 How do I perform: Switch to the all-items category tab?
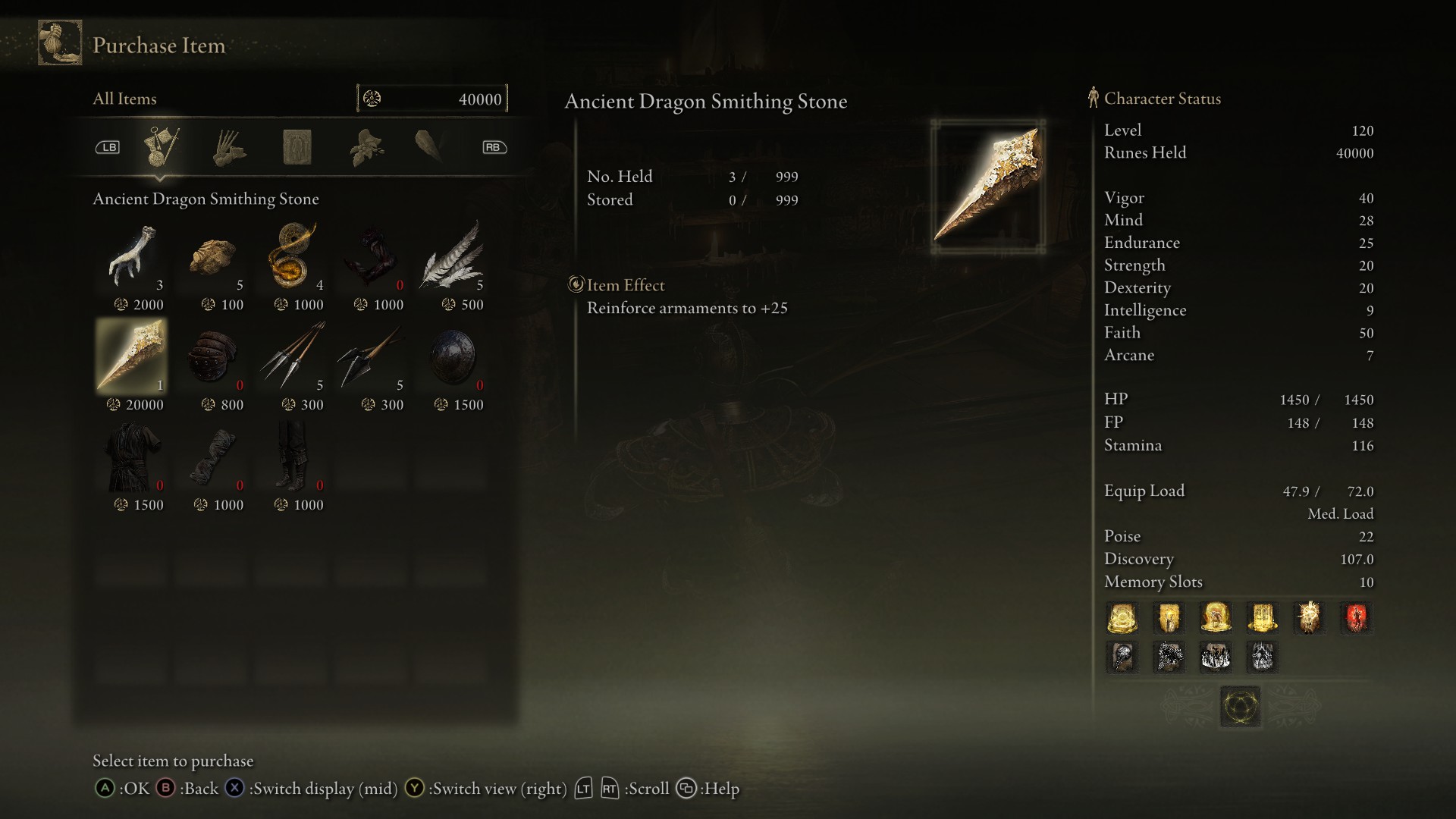point(161,147)
